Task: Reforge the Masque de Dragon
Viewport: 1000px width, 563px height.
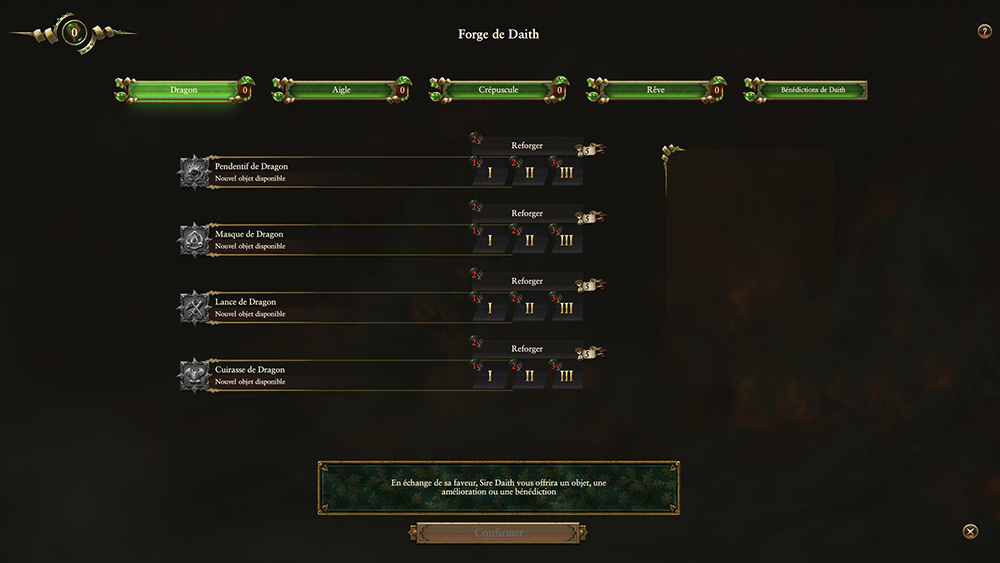Action: tap(527, 214)
